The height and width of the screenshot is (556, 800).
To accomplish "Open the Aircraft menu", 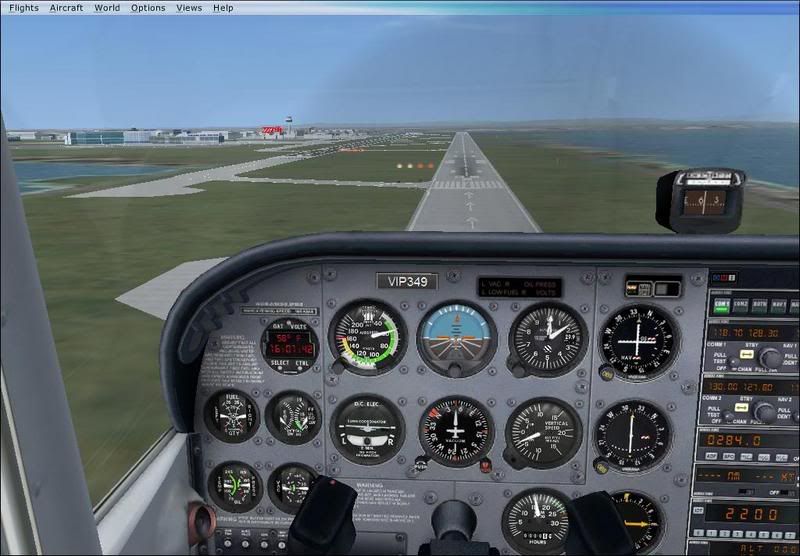I will tap(66, 7).
